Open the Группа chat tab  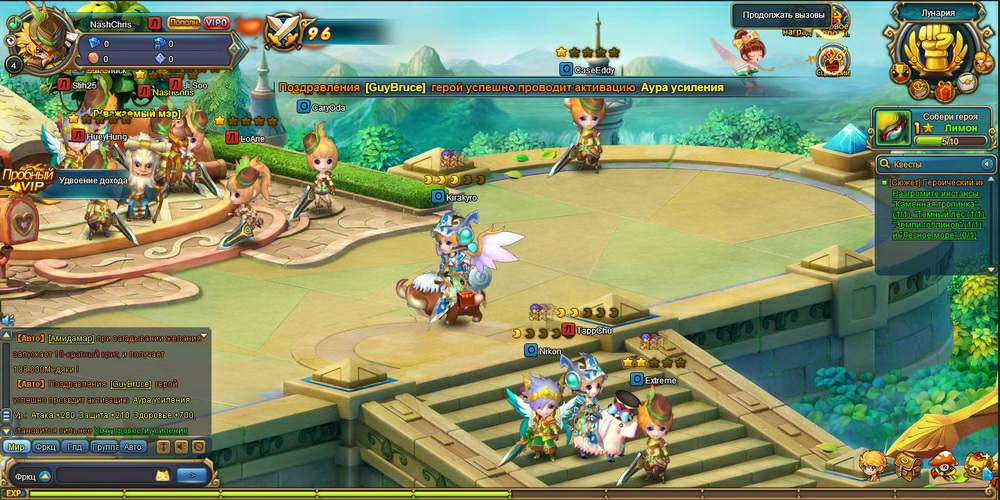(x=104, y=447)
